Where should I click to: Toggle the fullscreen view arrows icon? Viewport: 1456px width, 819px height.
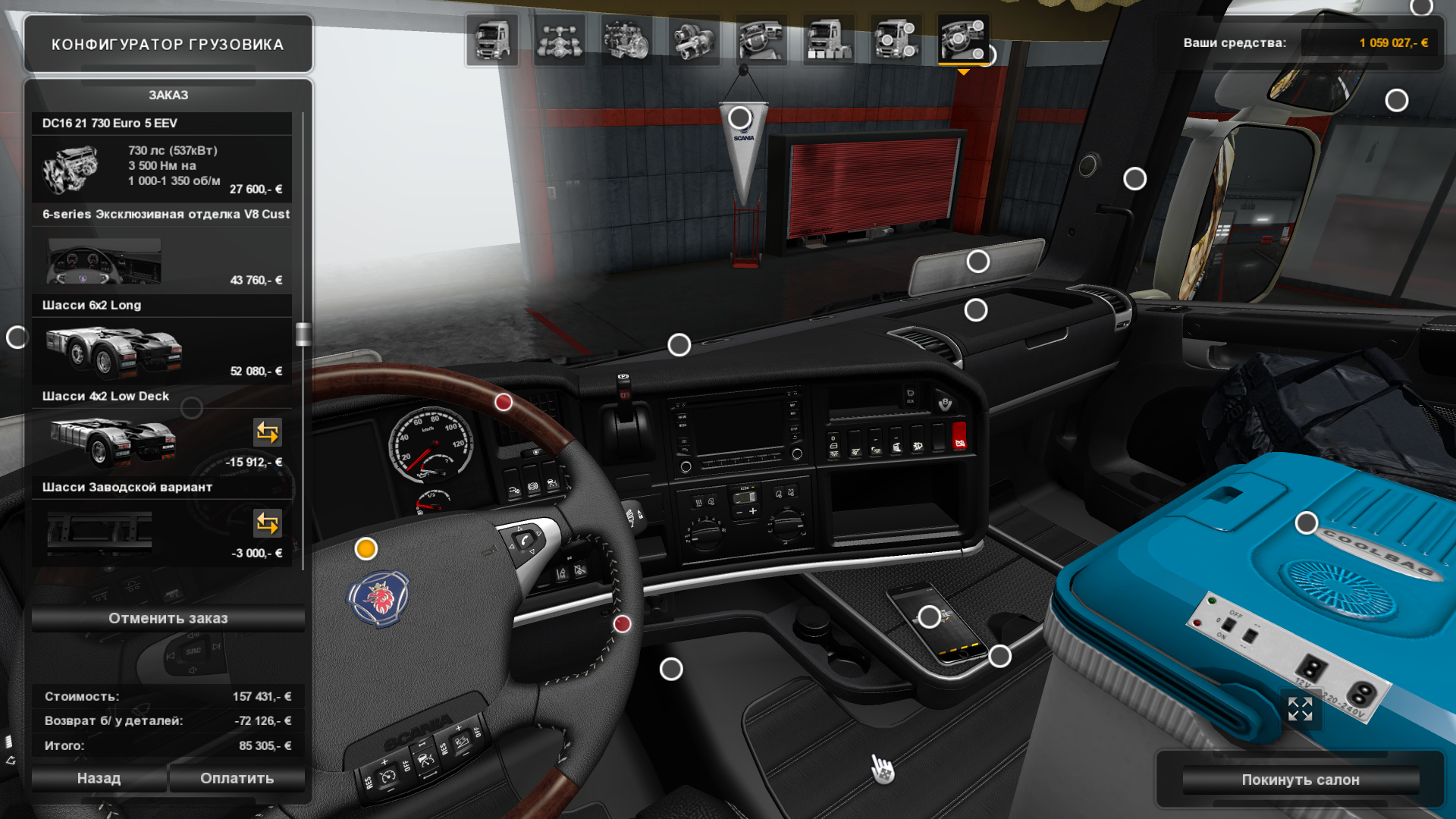pos(1300,709)
